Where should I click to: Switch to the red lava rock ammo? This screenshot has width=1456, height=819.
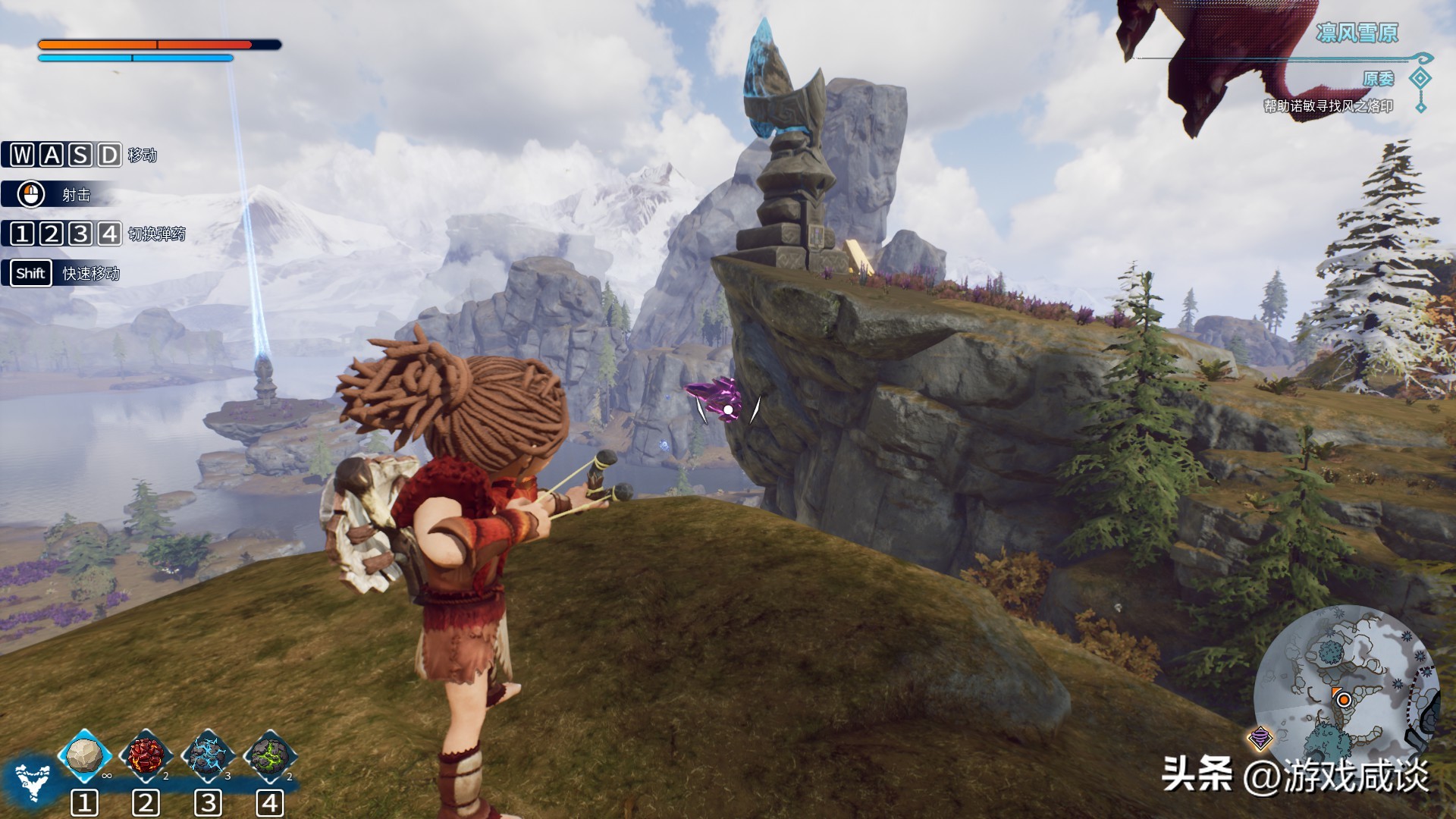point(146,755)
